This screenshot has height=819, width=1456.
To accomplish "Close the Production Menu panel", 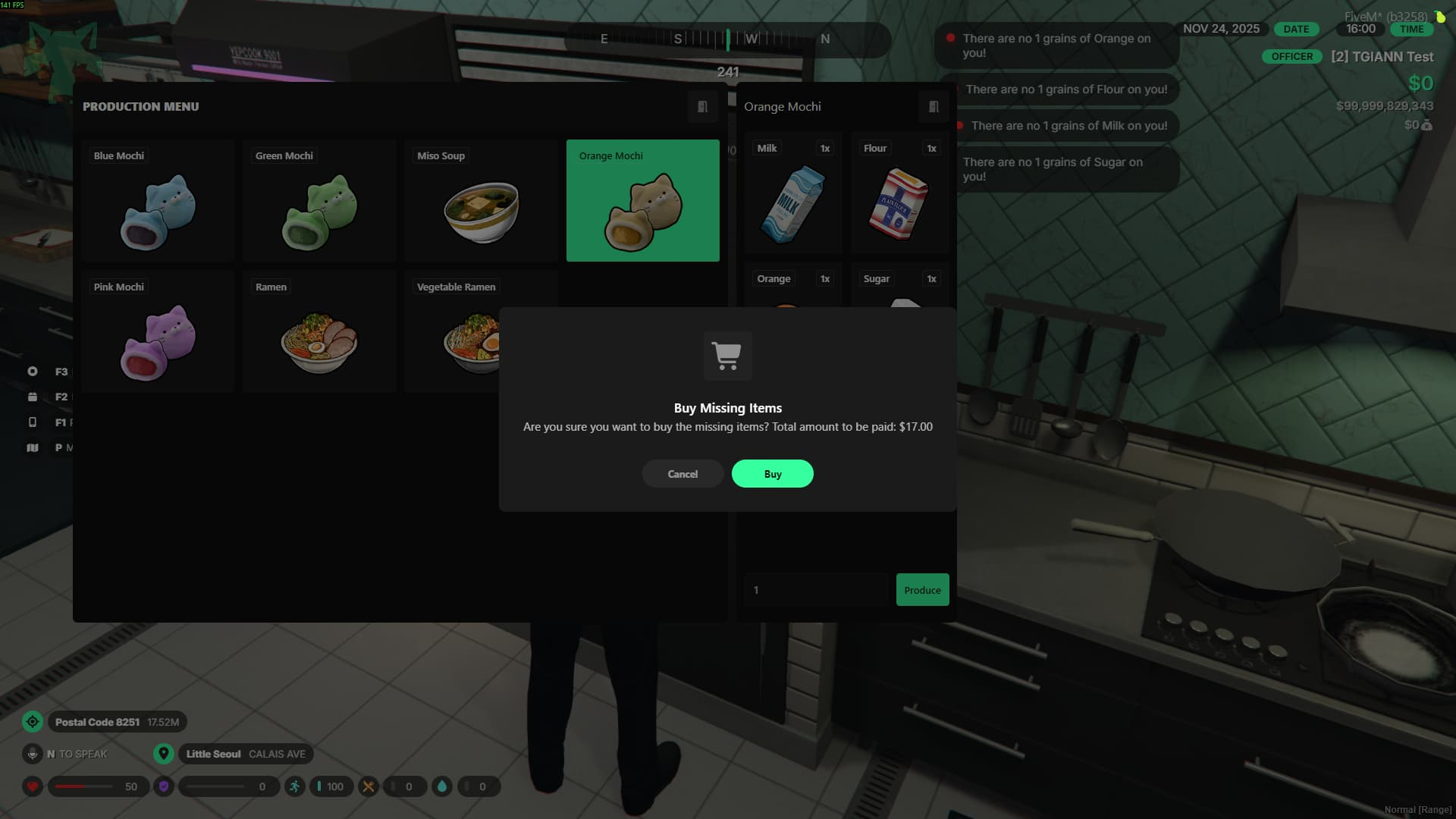I will pyautogui.click(x=702, y=107).
